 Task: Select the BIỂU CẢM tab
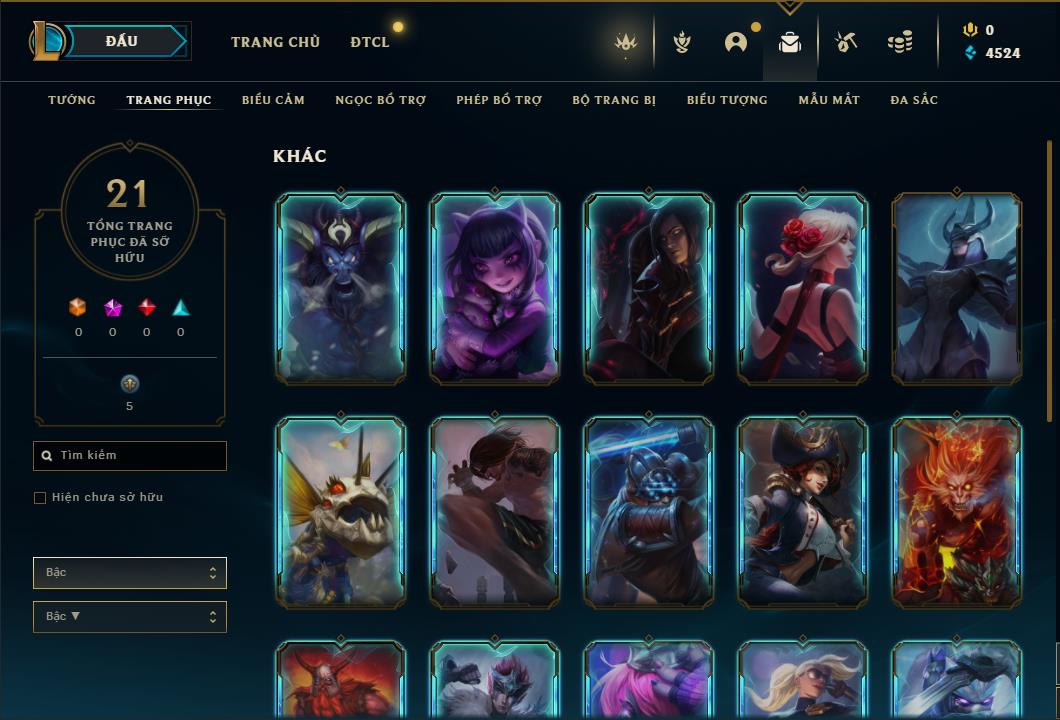point(273,100)
